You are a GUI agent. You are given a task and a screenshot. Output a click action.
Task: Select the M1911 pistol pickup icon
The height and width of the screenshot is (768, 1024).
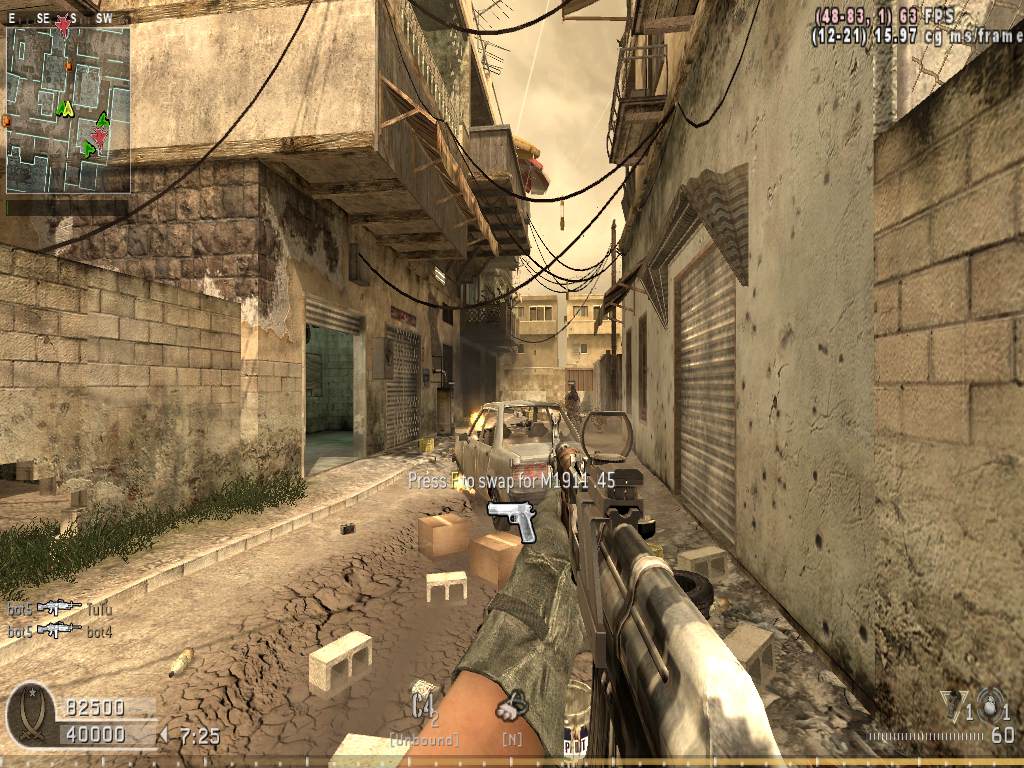(x=513, y=521)
